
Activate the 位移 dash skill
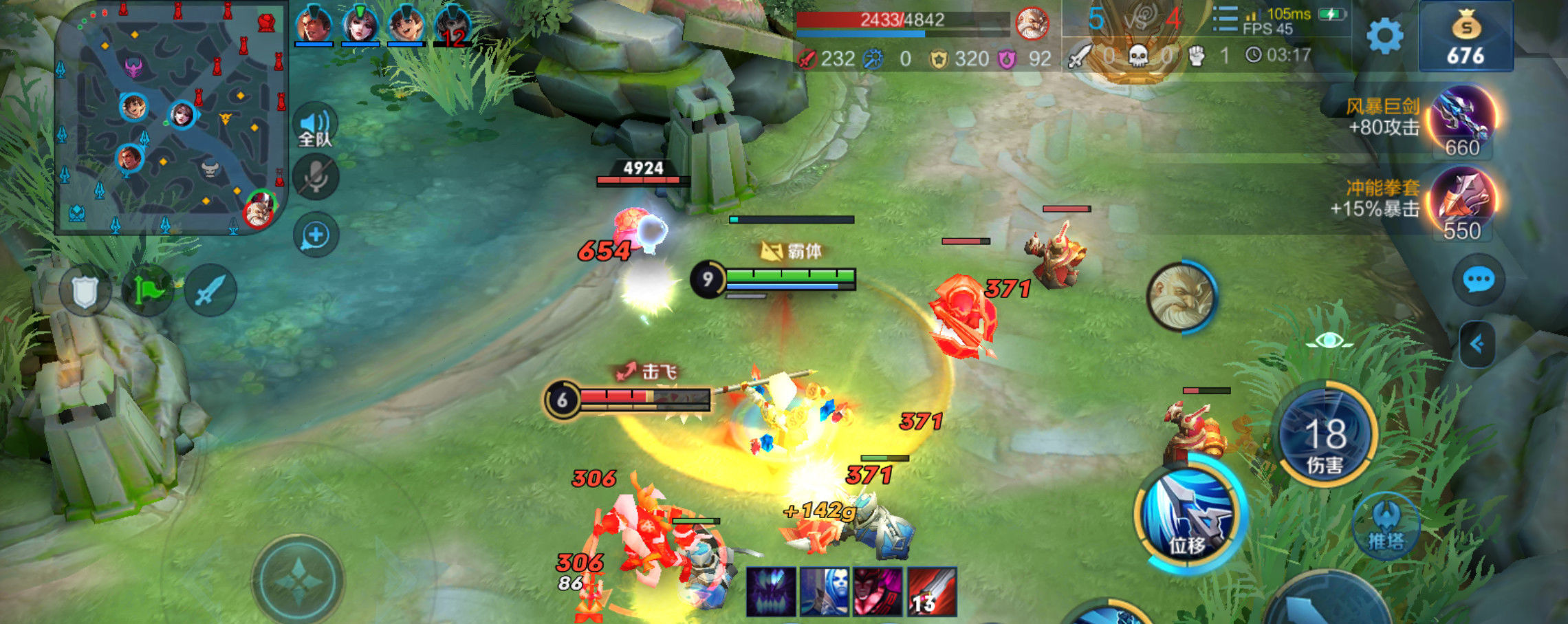[x=1188, y=516]
